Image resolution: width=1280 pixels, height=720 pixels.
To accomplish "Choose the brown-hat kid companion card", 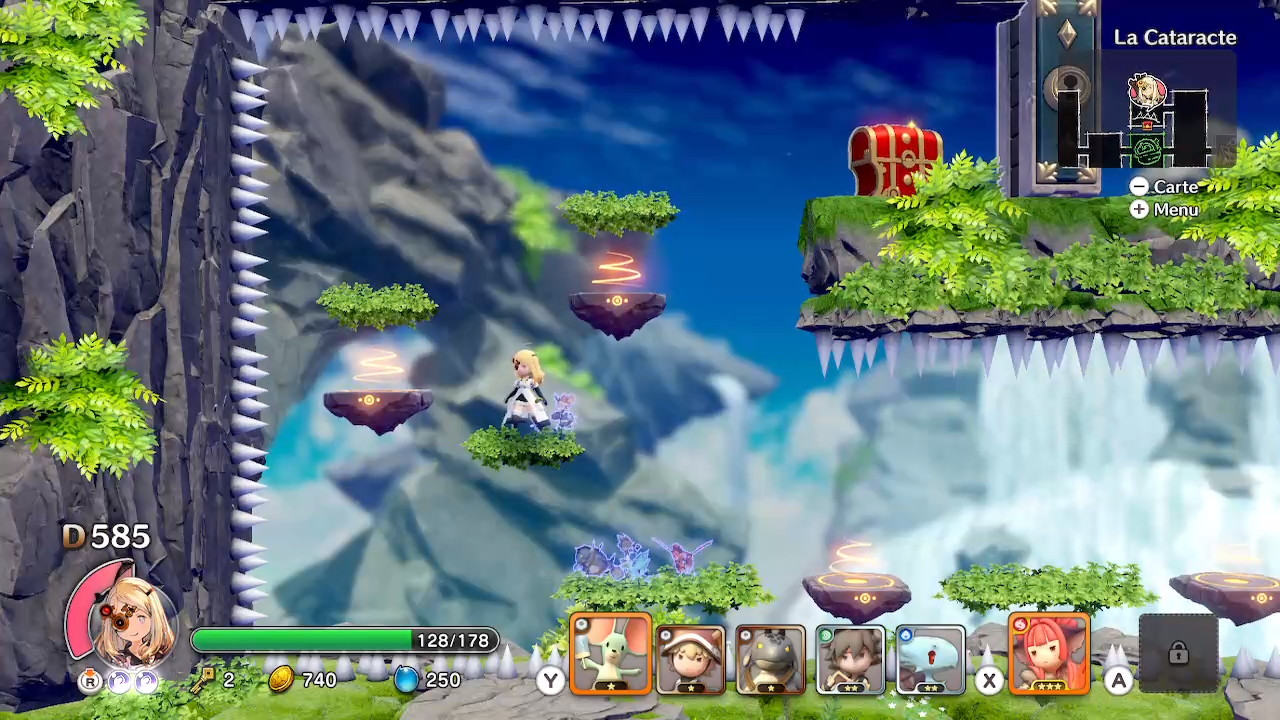I will point(690,659).
